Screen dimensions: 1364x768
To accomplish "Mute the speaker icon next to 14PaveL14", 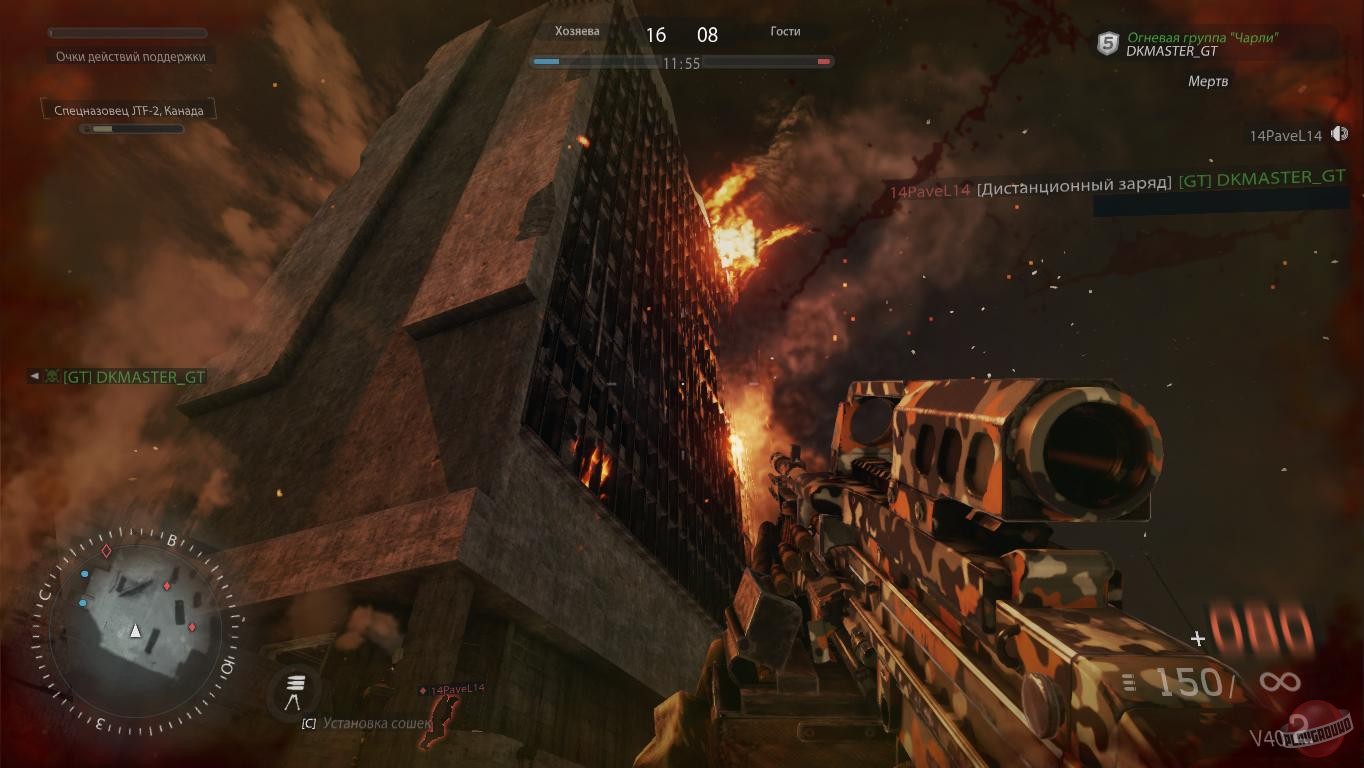I will click(1339, 132).
